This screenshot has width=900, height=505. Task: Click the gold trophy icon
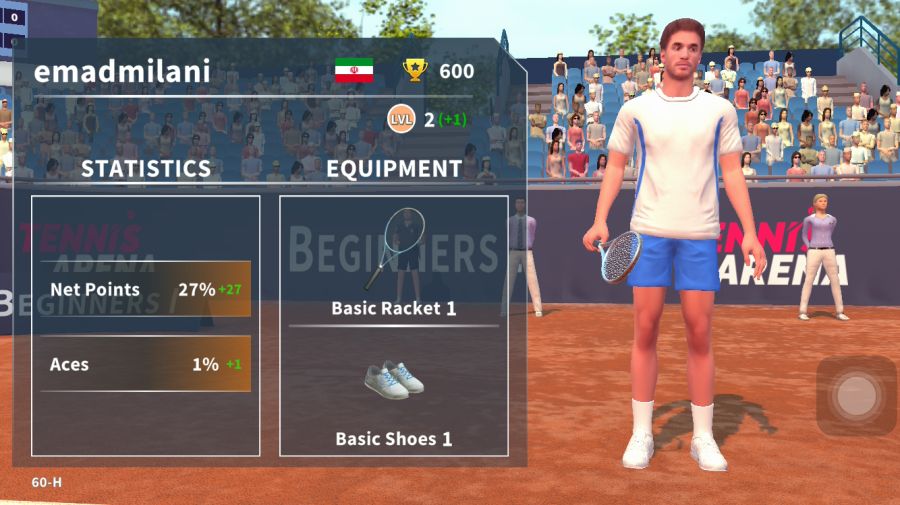click(415, 70)
